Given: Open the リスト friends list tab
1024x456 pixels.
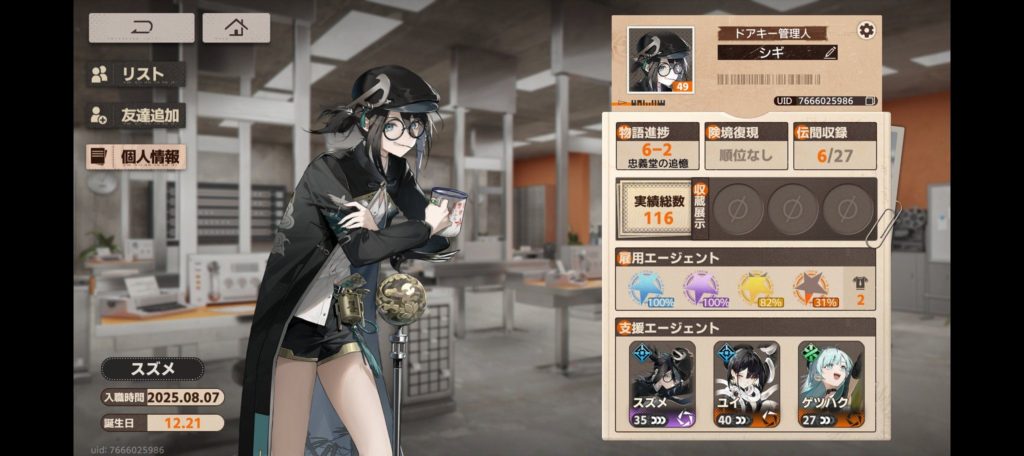Looking at the screenshot, I should tap(136, 74).
